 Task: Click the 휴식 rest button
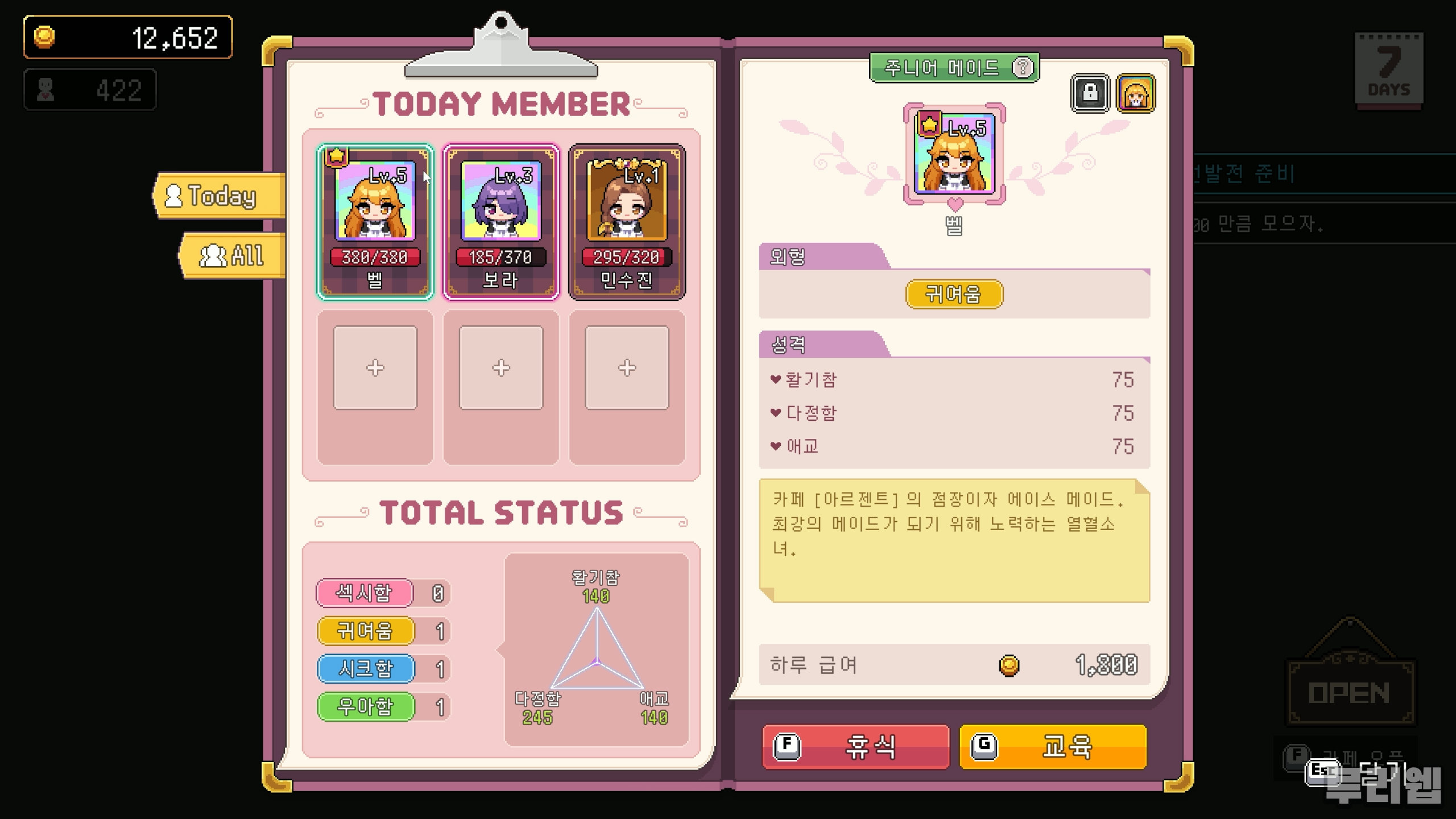tap(854, 747)
